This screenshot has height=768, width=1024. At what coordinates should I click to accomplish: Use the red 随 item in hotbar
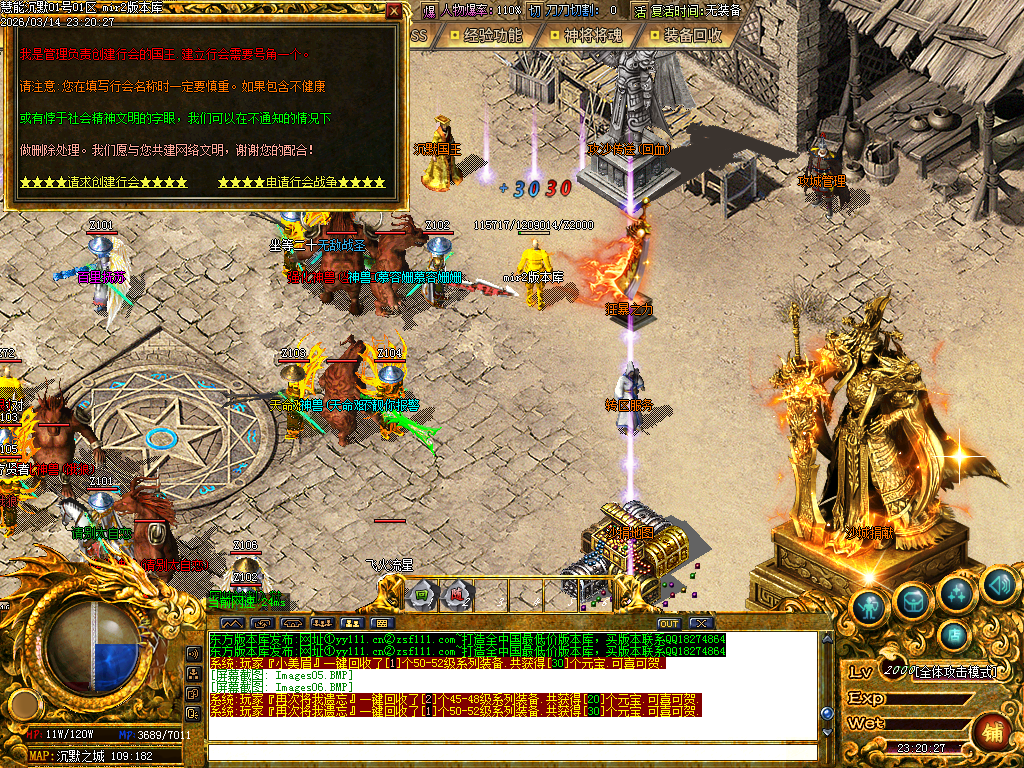[x=457, y=595]
